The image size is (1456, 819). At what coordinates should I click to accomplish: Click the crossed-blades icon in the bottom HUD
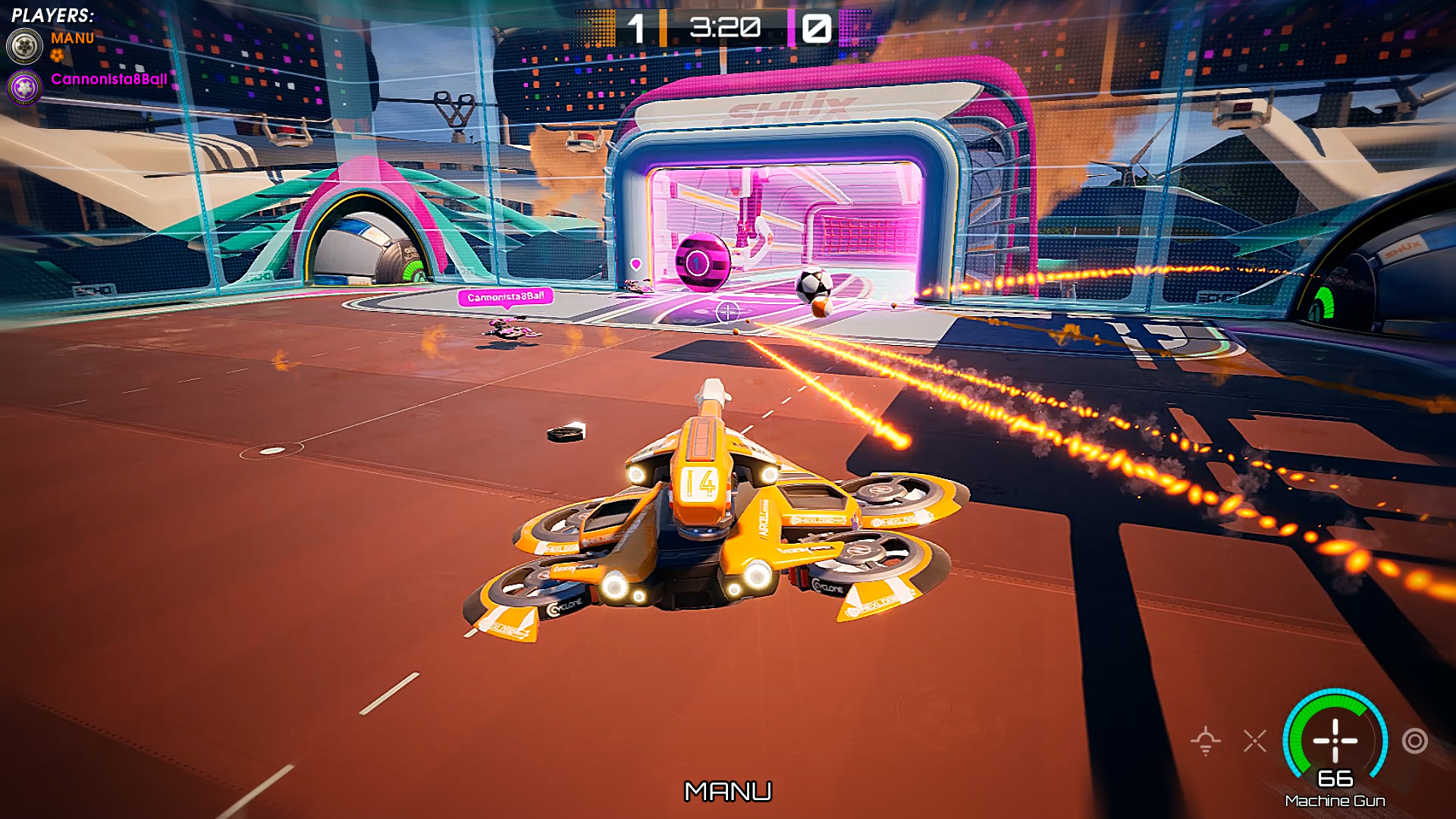click(1255, 741)
